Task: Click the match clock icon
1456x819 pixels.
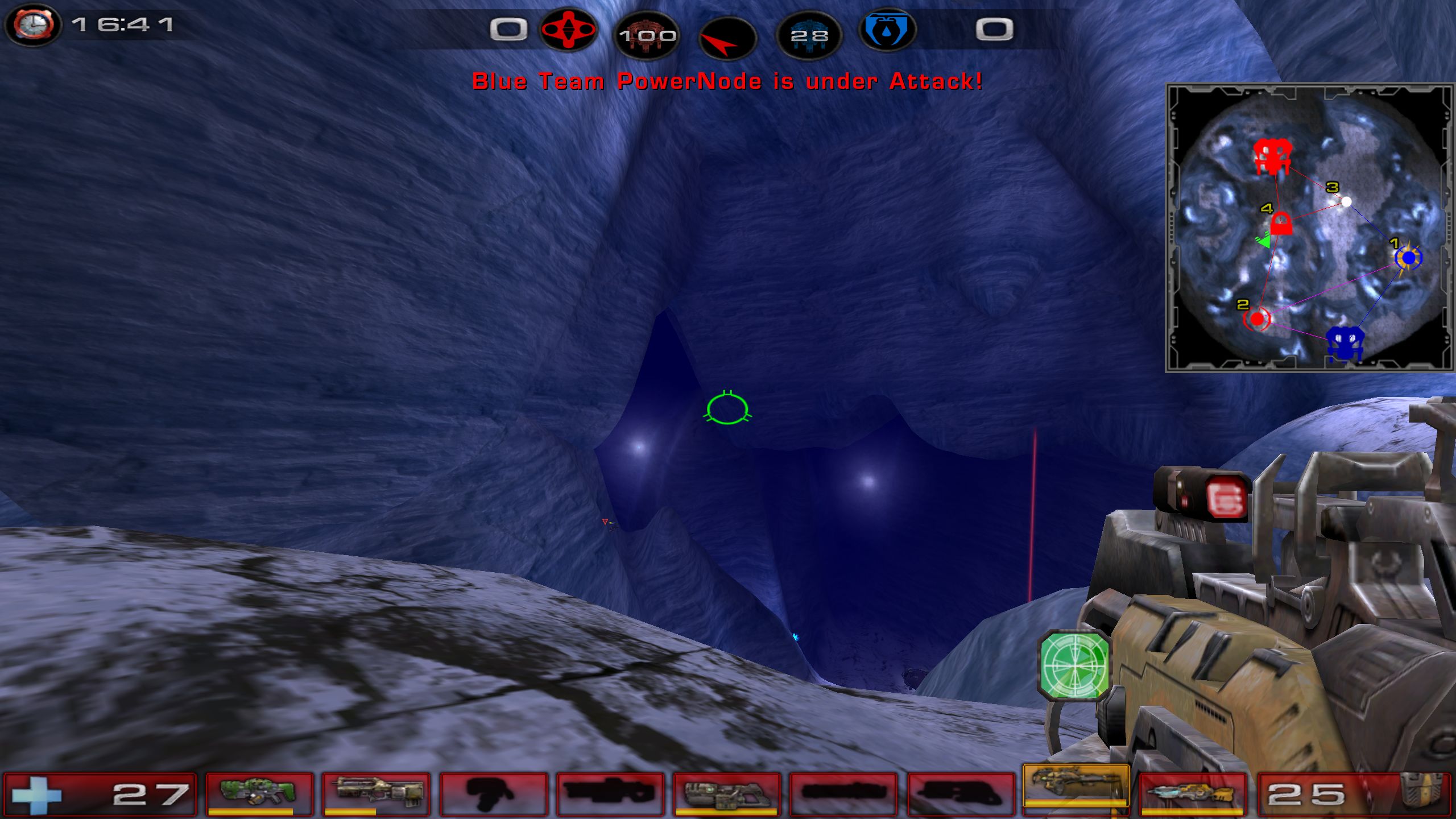Action: (34, 25)
